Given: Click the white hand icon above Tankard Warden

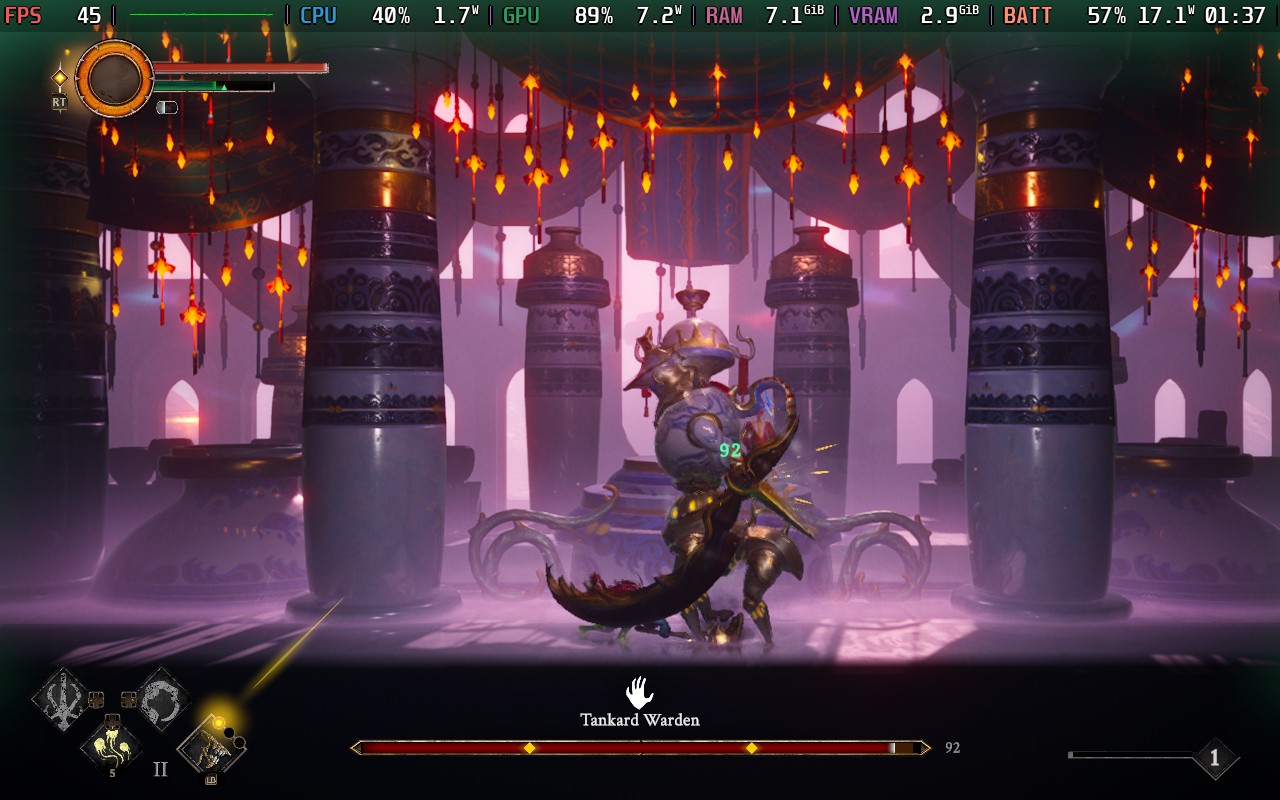Looking at the screenshot, I should point(639,692).
